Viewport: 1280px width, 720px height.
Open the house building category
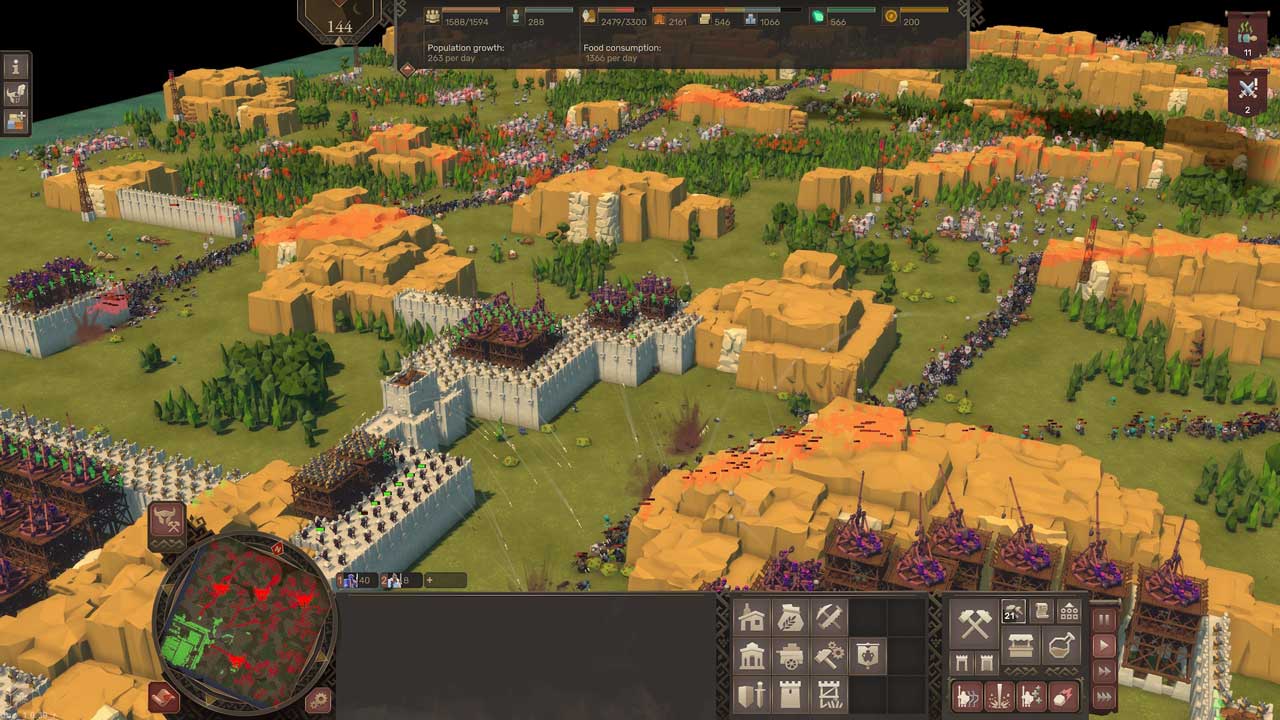(x=751, y=618)
